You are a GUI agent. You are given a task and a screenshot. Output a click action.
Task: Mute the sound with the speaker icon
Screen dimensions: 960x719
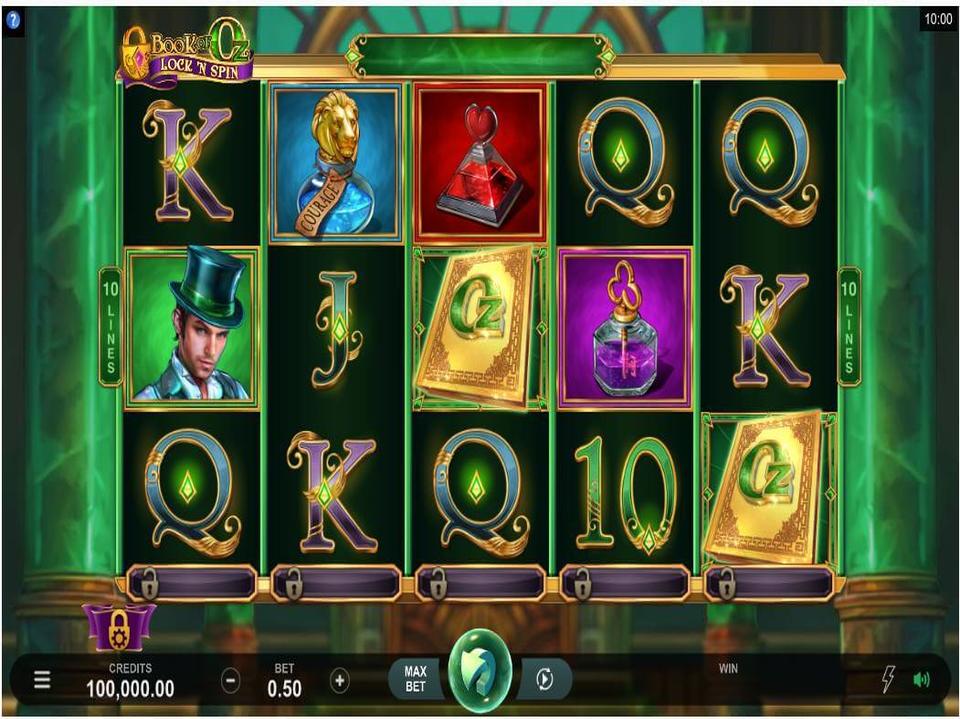[x=921, y=680]
